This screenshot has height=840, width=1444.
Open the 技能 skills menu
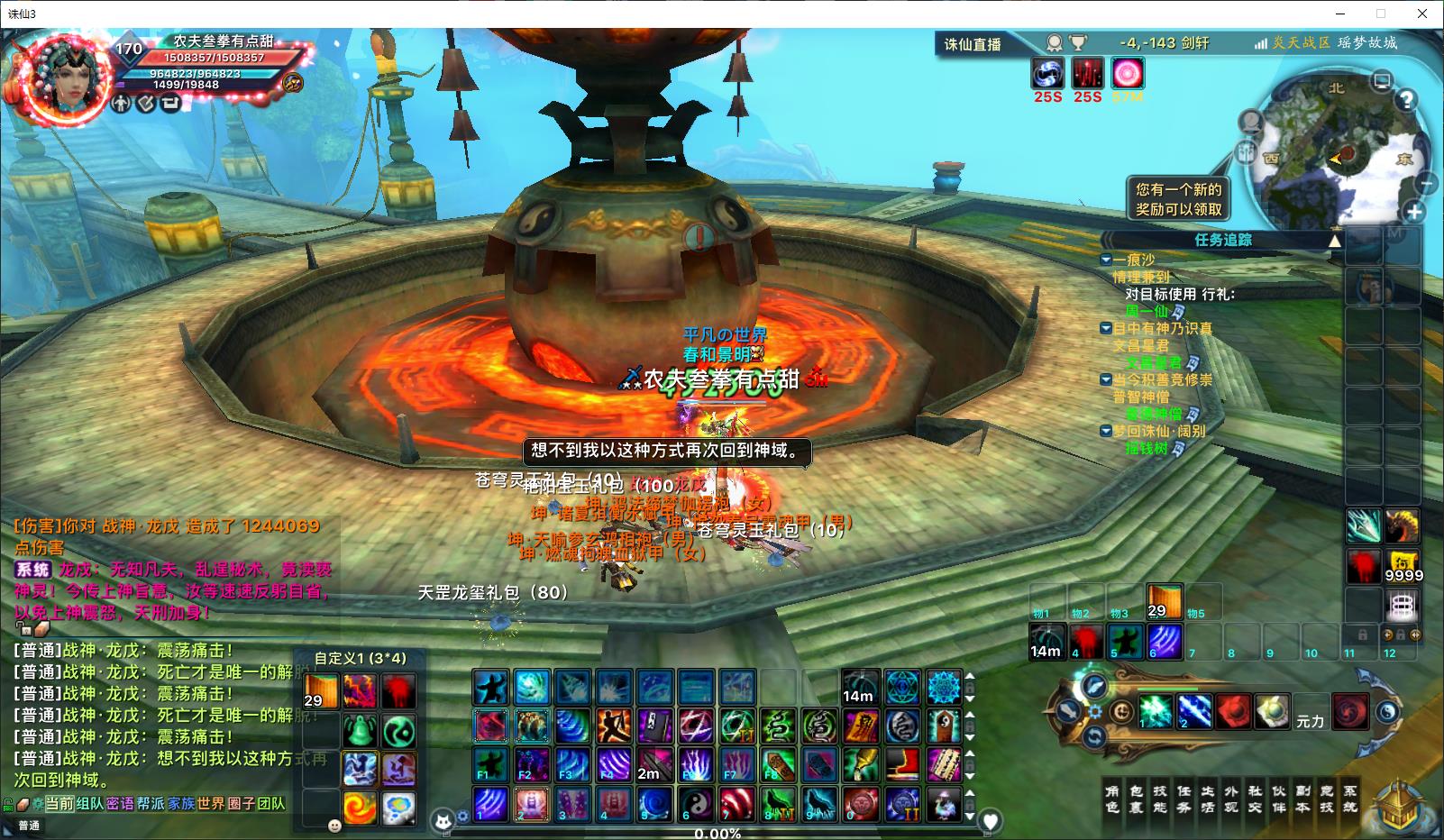(x=1160, y=799)
